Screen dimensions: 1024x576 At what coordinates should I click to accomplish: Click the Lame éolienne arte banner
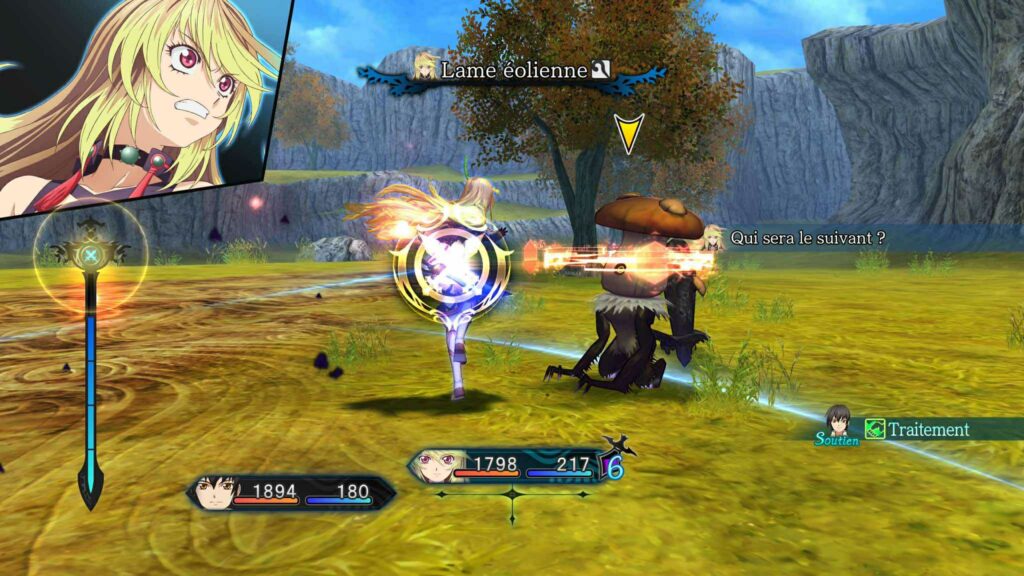(x=515, y=70)
